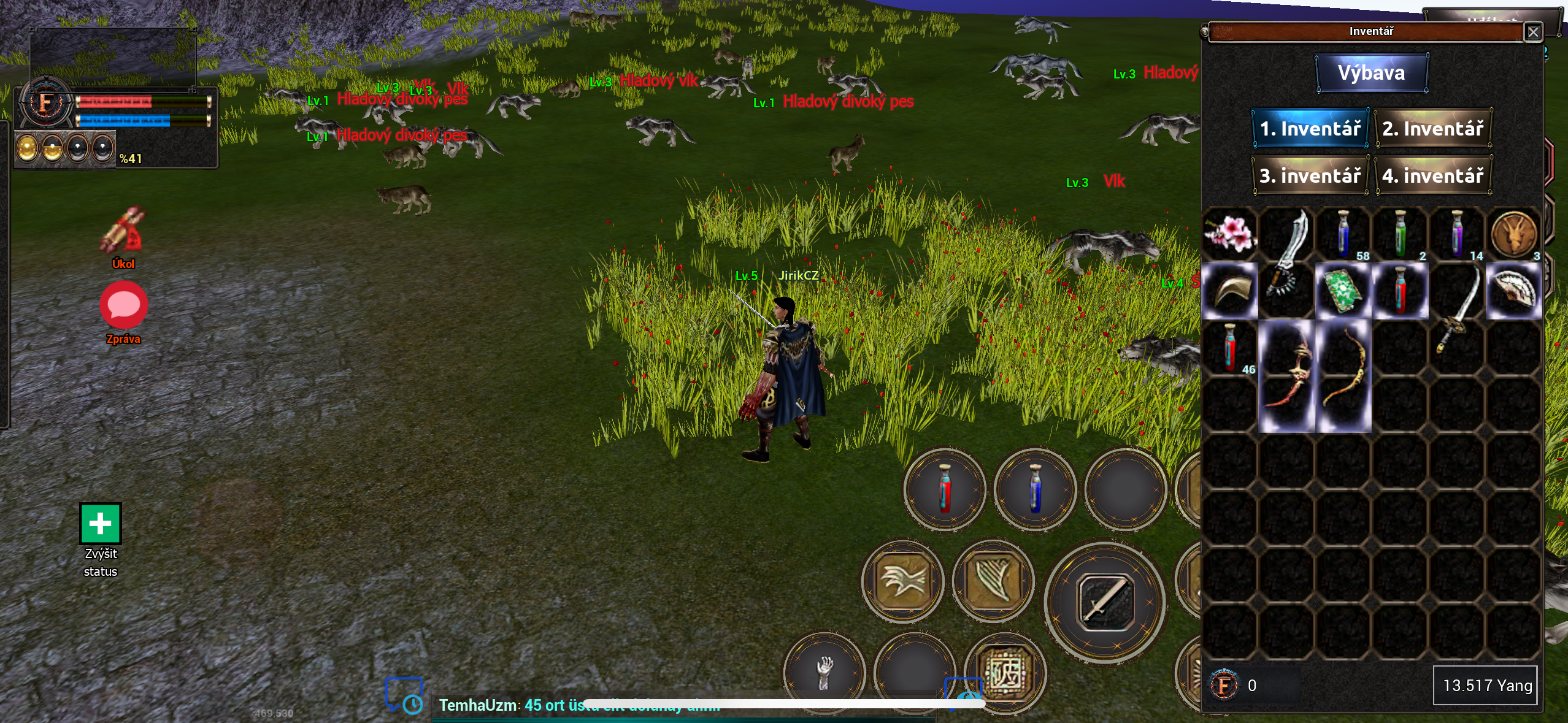Select the 1. Inventář button
The width and height of the screenshot is (1568, 723).
point(1311,128)
